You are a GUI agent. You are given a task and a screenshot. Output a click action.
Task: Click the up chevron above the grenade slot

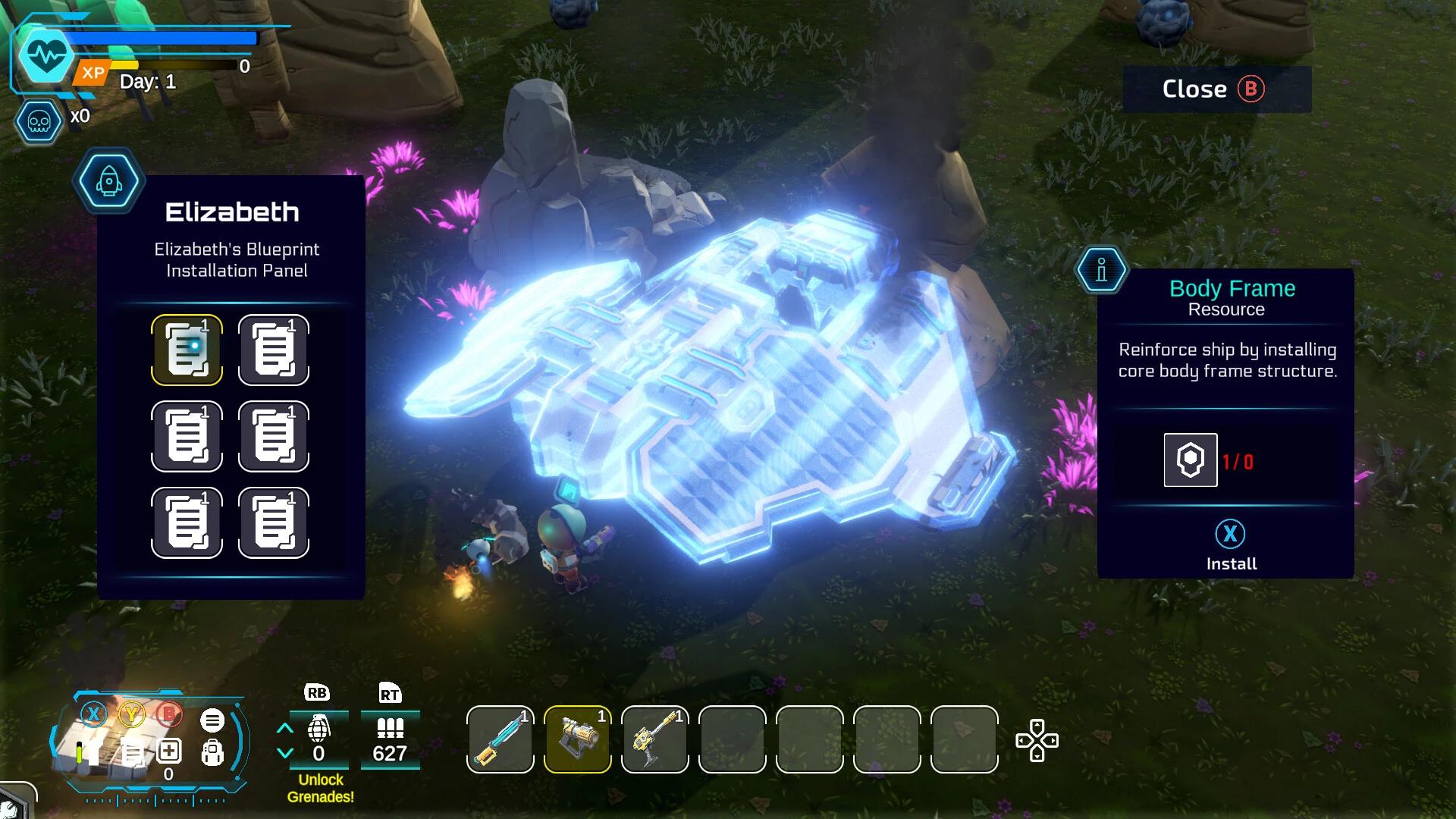(x=286, y=726)
